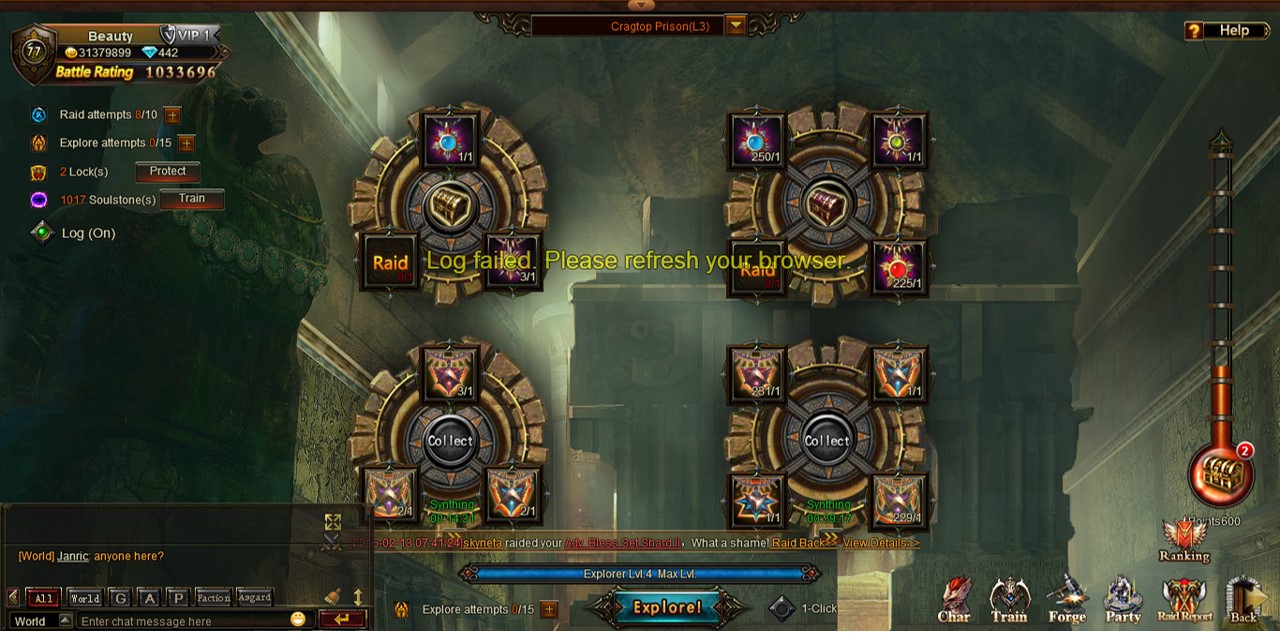1280x633 pixels.
Task: Hit the big Explore! button
Action: (667, 608)
